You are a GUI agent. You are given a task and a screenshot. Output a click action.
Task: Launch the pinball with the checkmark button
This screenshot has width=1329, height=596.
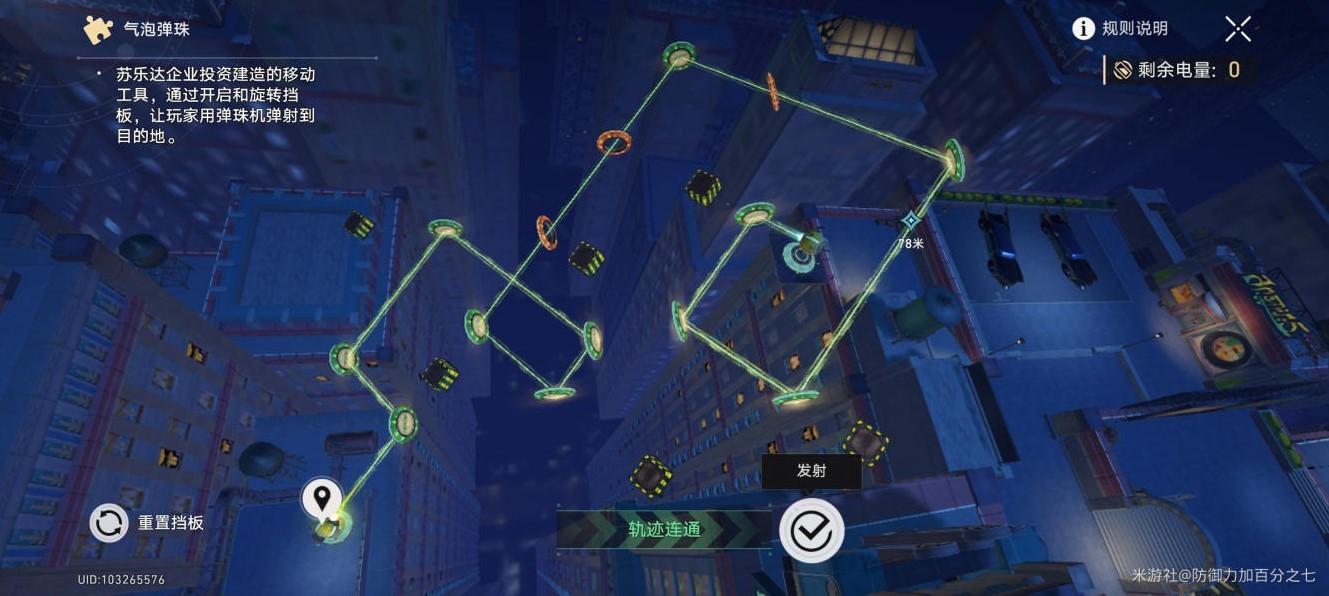tap(811, 530)
